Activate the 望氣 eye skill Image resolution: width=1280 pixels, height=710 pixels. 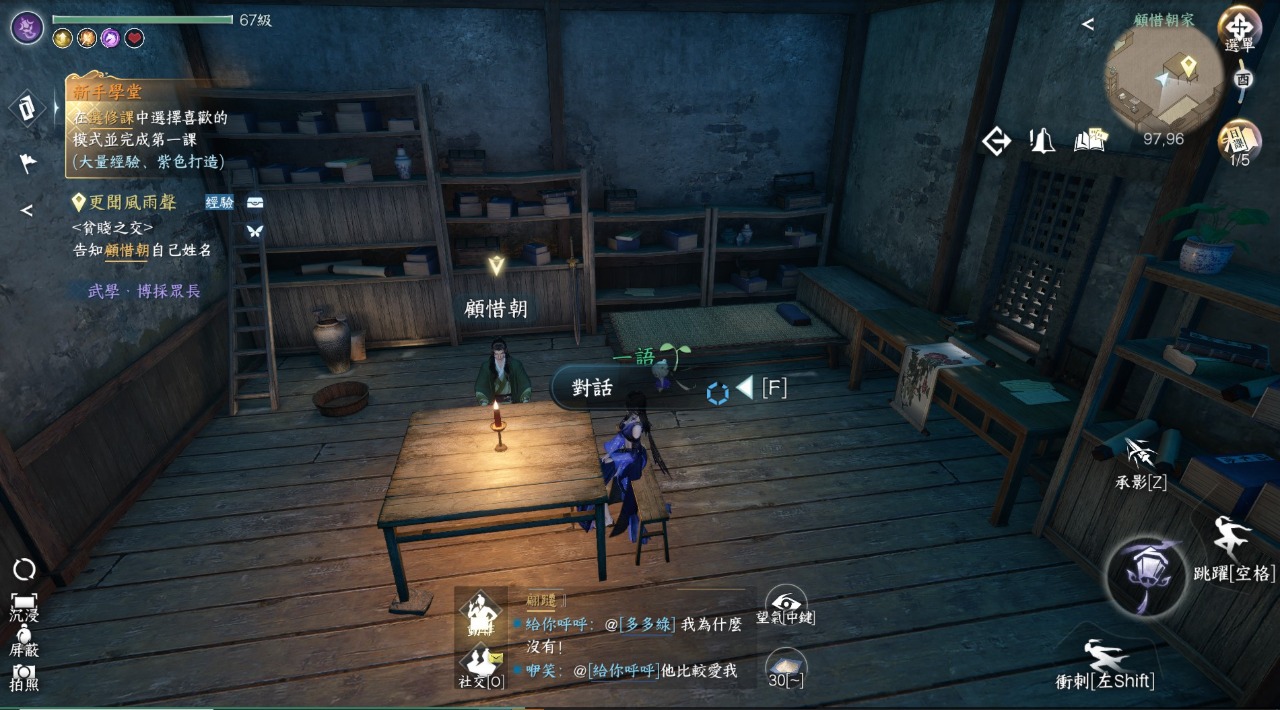pyautogui.click(x=786, y=605)
